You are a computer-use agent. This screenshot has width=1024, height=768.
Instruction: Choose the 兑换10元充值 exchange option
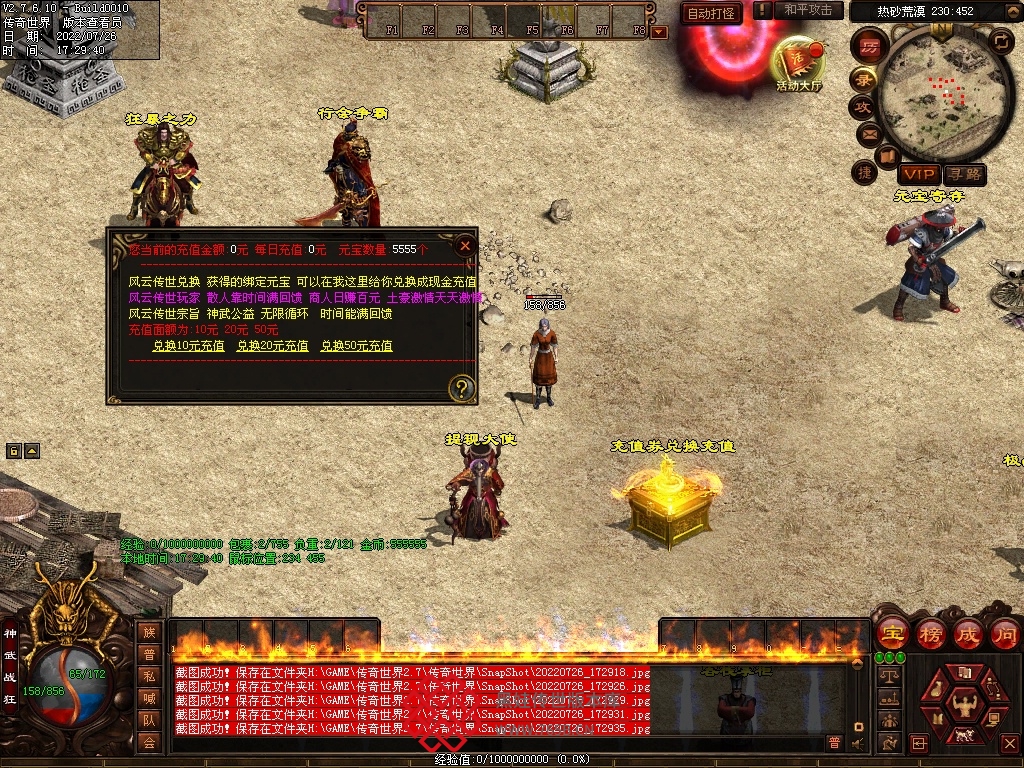pyautogui.click(x=188, y=346)
